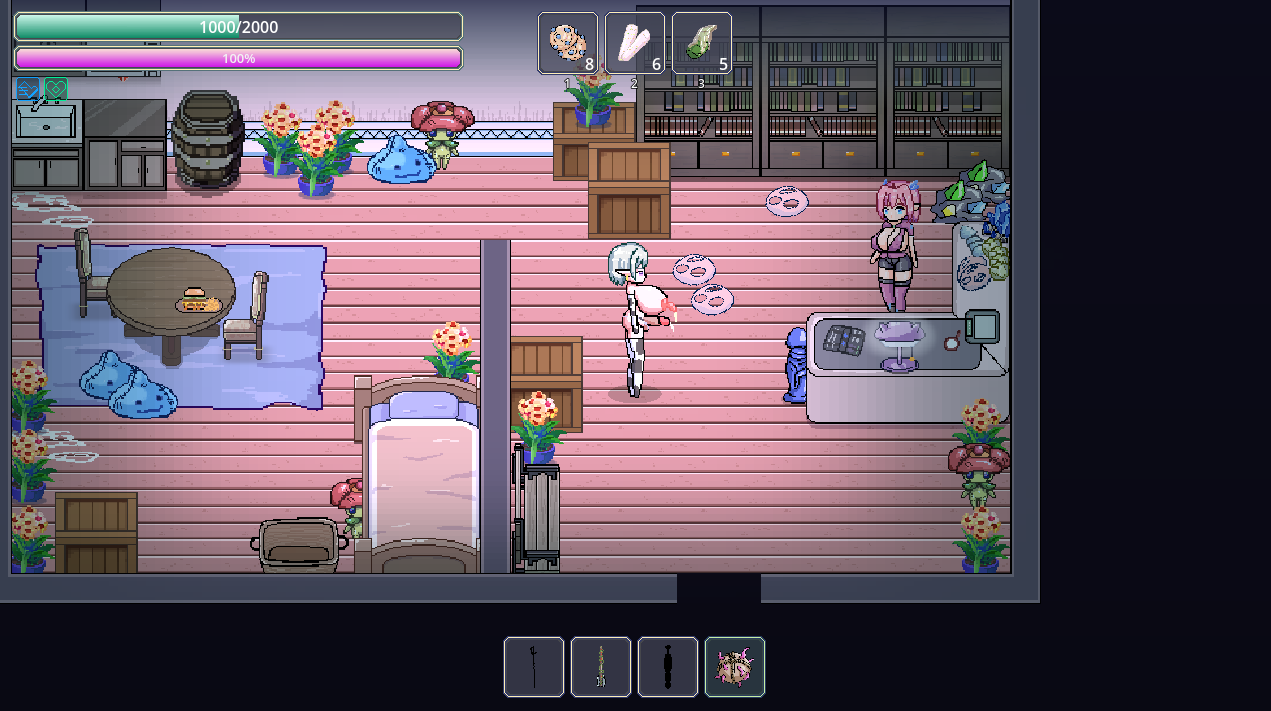Select the black club silhouette weapon slot

click(668, 667)
